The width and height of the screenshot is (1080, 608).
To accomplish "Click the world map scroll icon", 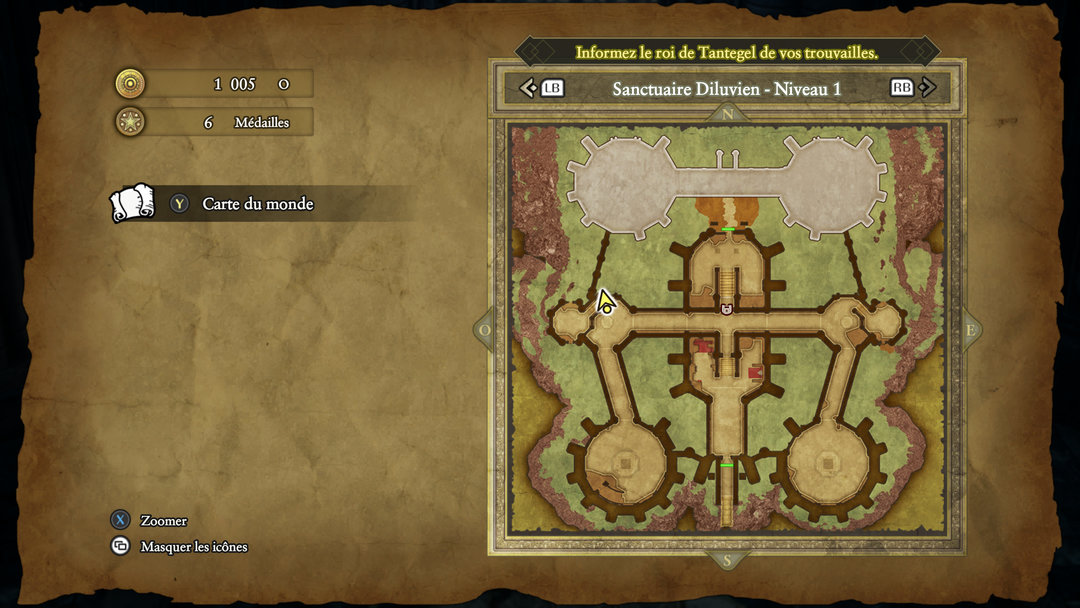I will 132,203.
